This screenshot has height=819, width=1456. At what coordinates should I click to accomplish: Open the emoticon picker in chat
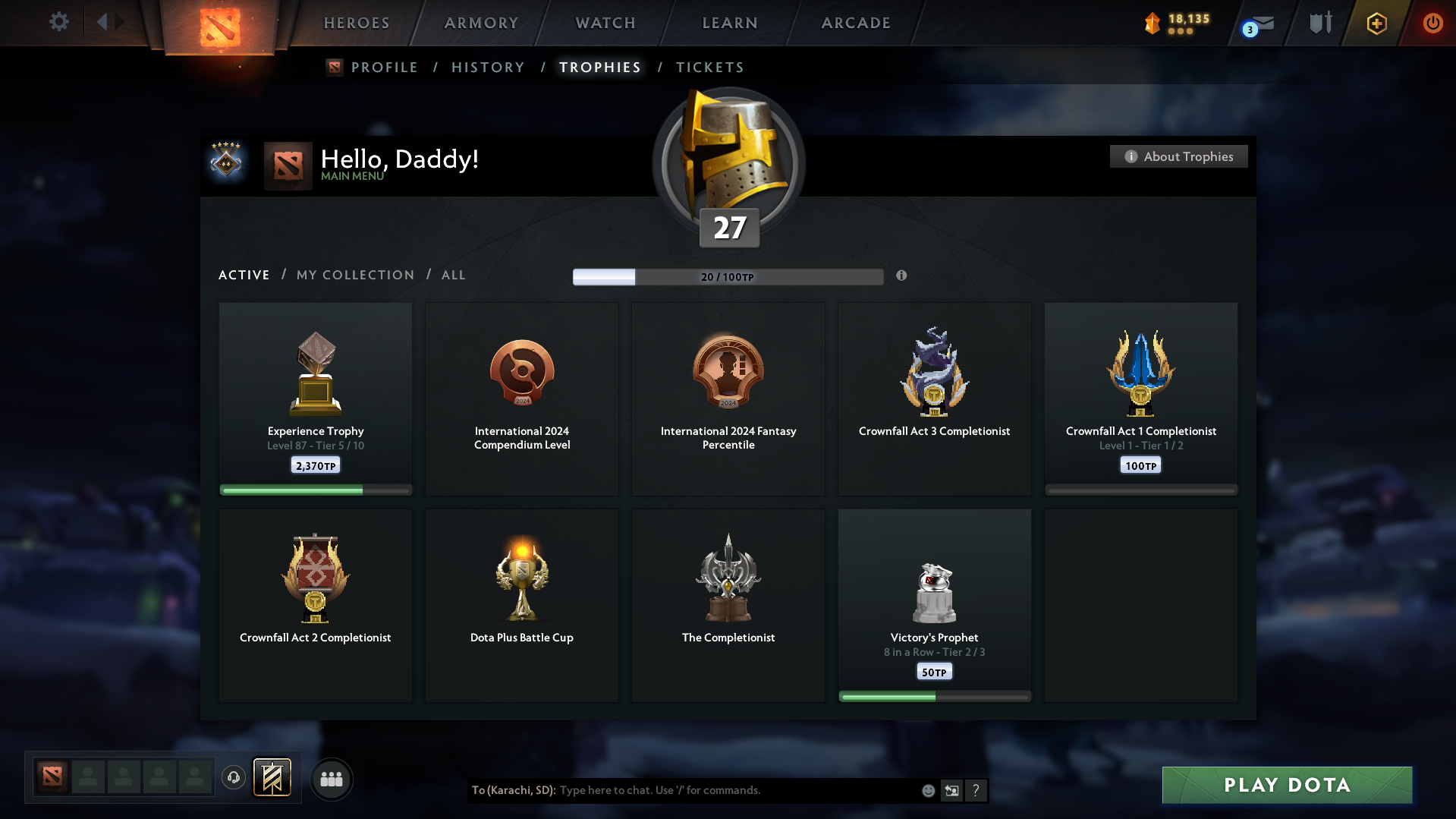pyautogui.click(x=928, y=790)
